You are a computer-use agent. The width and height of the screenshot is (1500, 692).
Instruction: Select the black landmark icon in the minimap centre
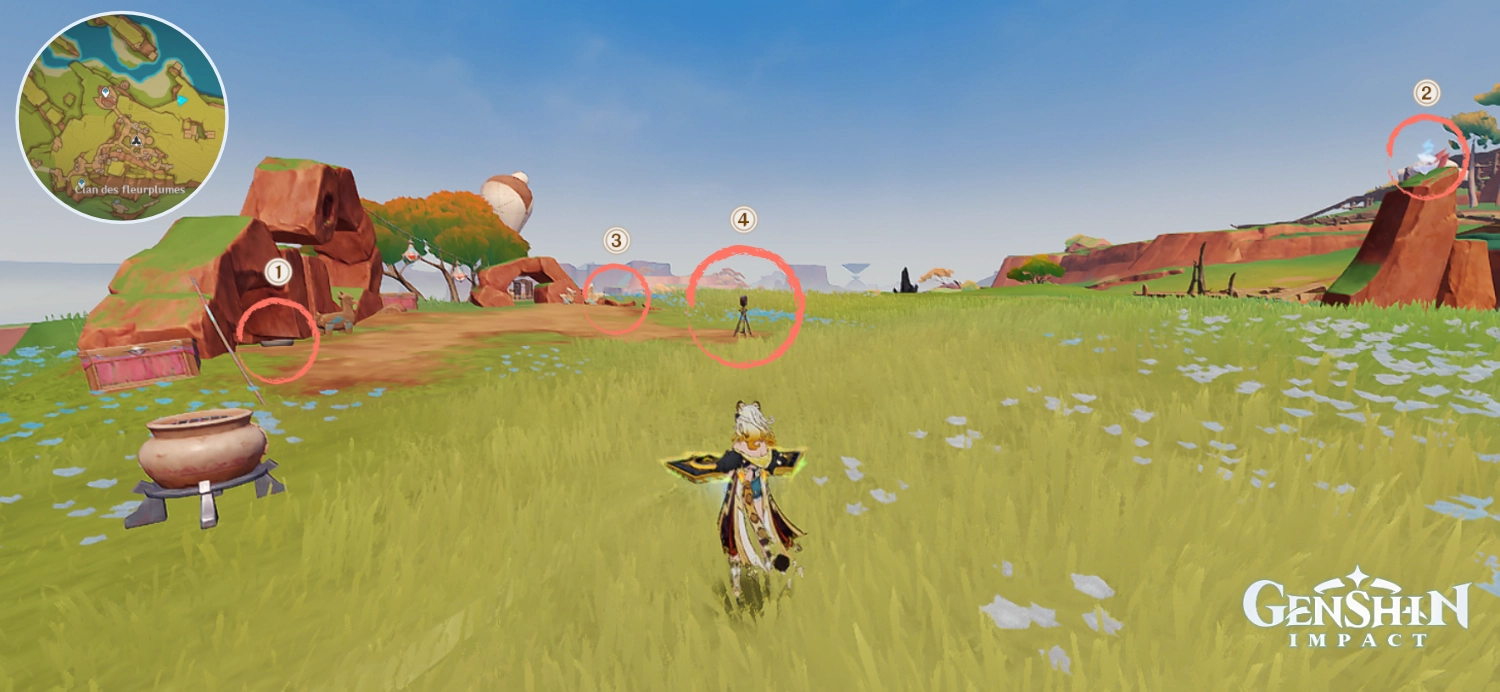pyautogui.click(x=135, y=142)
